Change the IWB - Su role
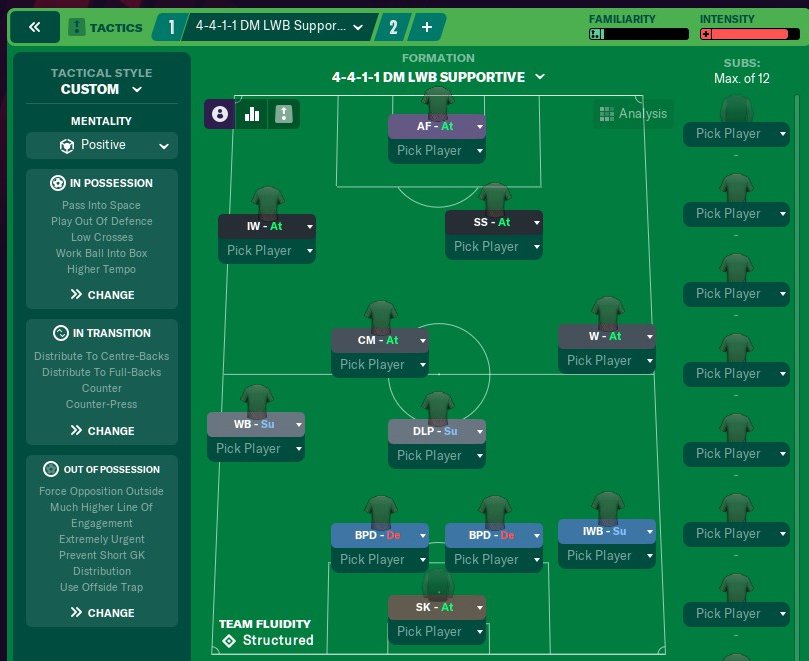The image size is (809, 661). [606, 531]
